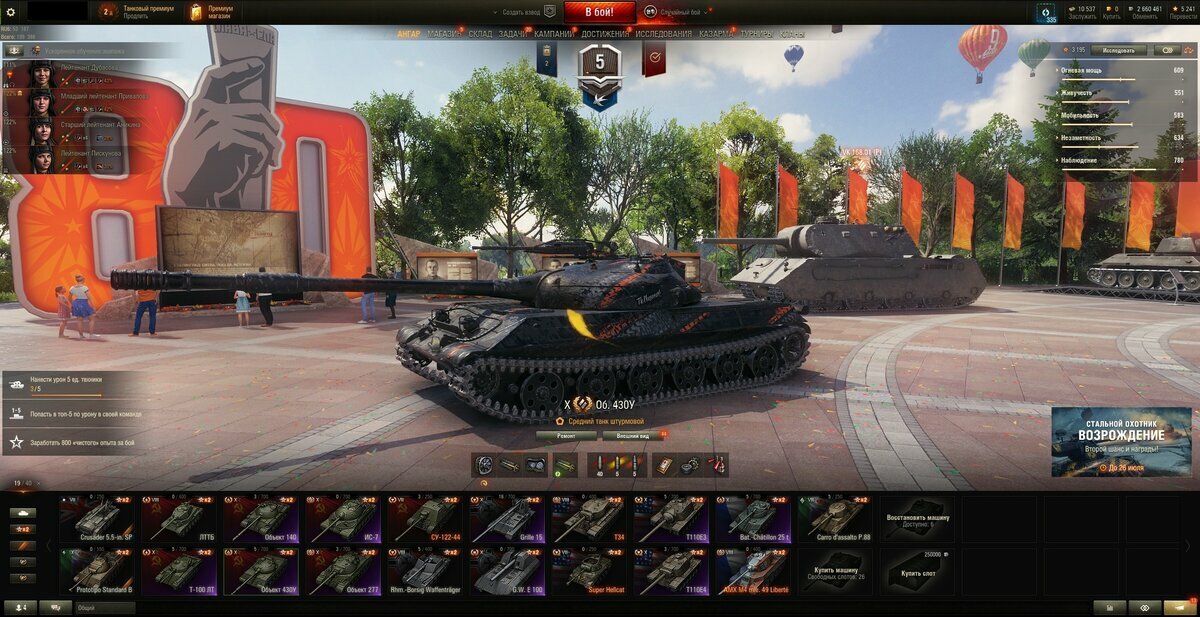Open the Внешний вид customization button
1200x617 pixels.
pos(632,436)
